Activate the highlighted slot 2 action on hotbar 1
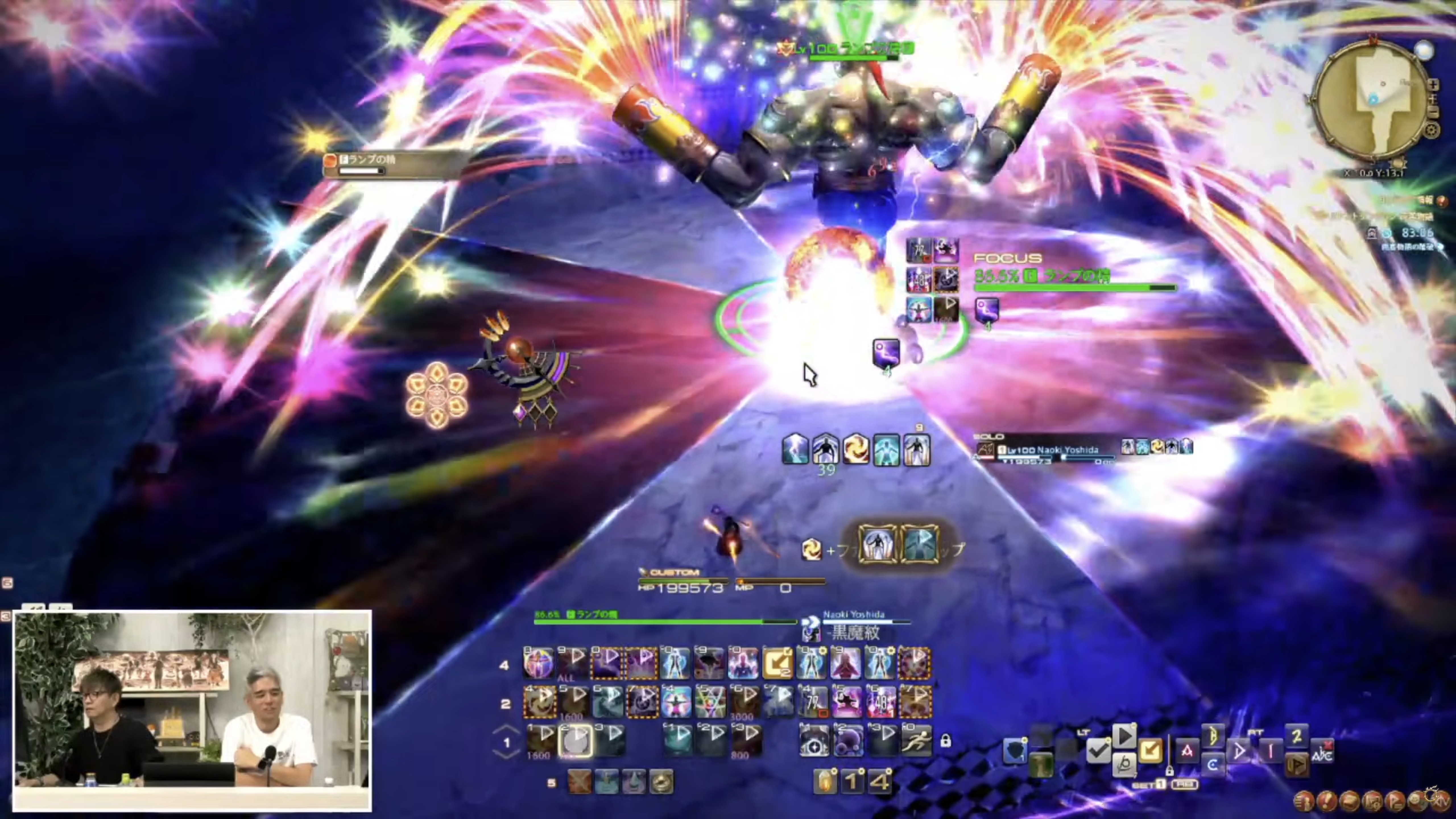This screenshot has width=1456, height=819. (575, 741)
